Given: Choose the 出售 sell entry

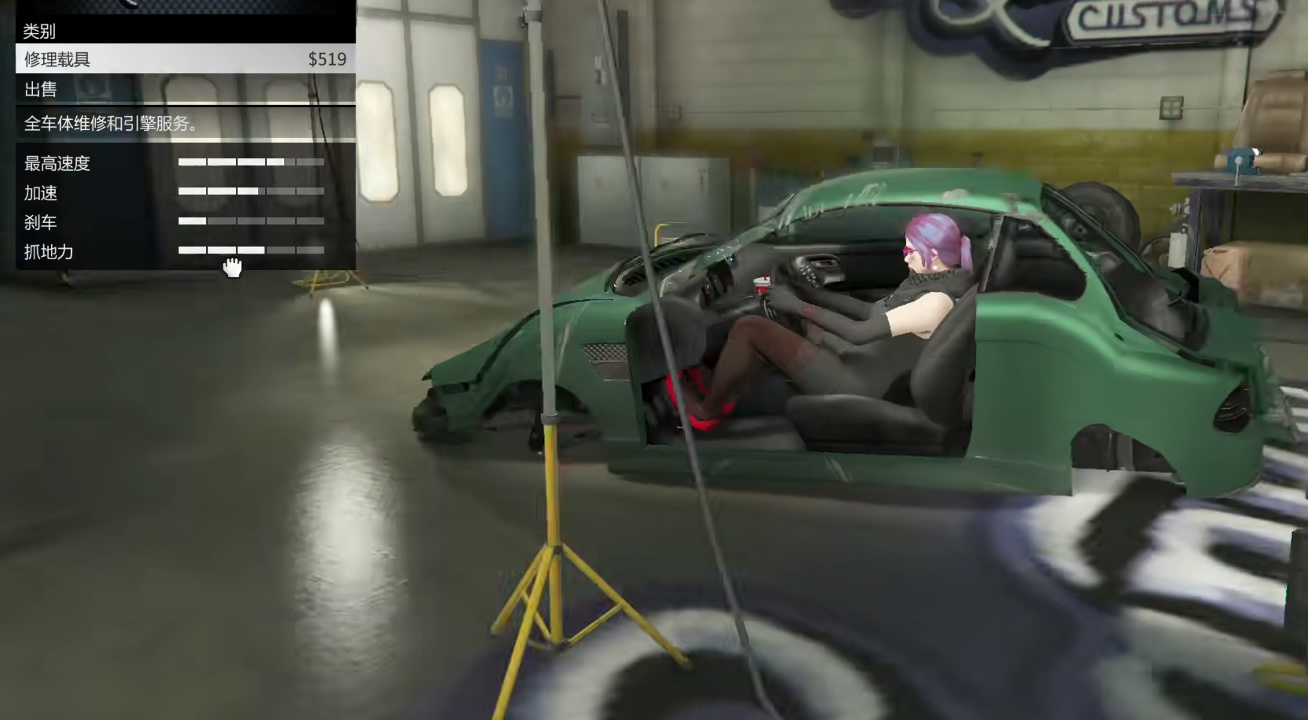Looking at the screenshot, I should [x=185, y=90].
